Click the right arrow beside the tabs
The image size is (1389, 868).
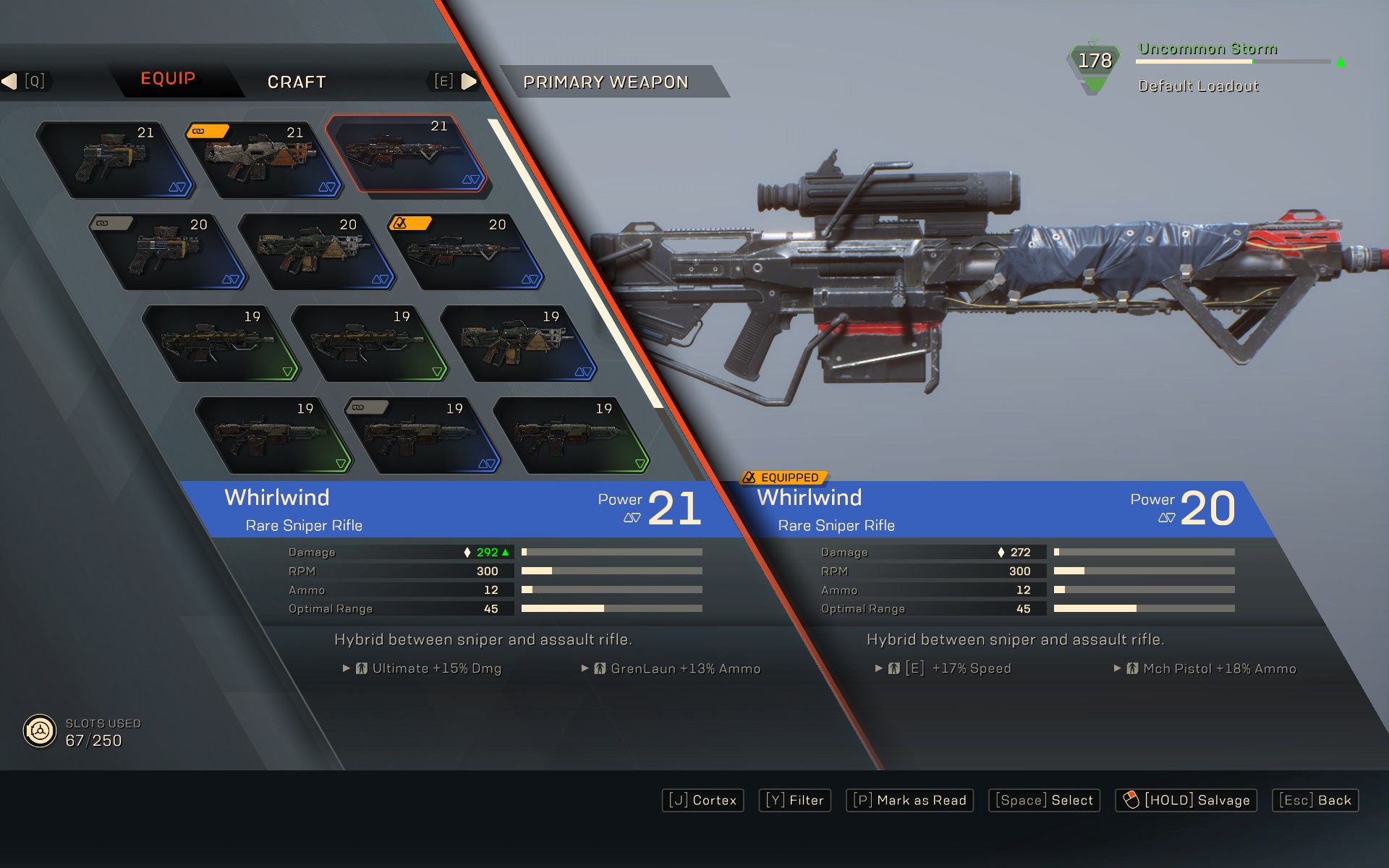[x=469, y=81]
